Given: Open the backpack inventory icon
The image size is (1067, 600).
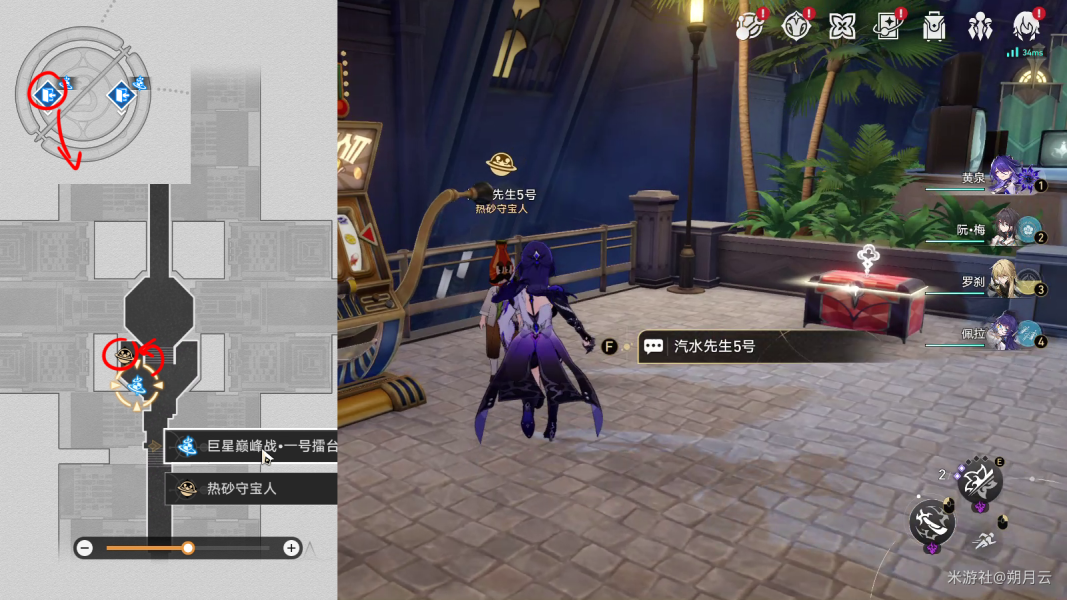Looking at the screenshot, I should (x=934, y=25).
